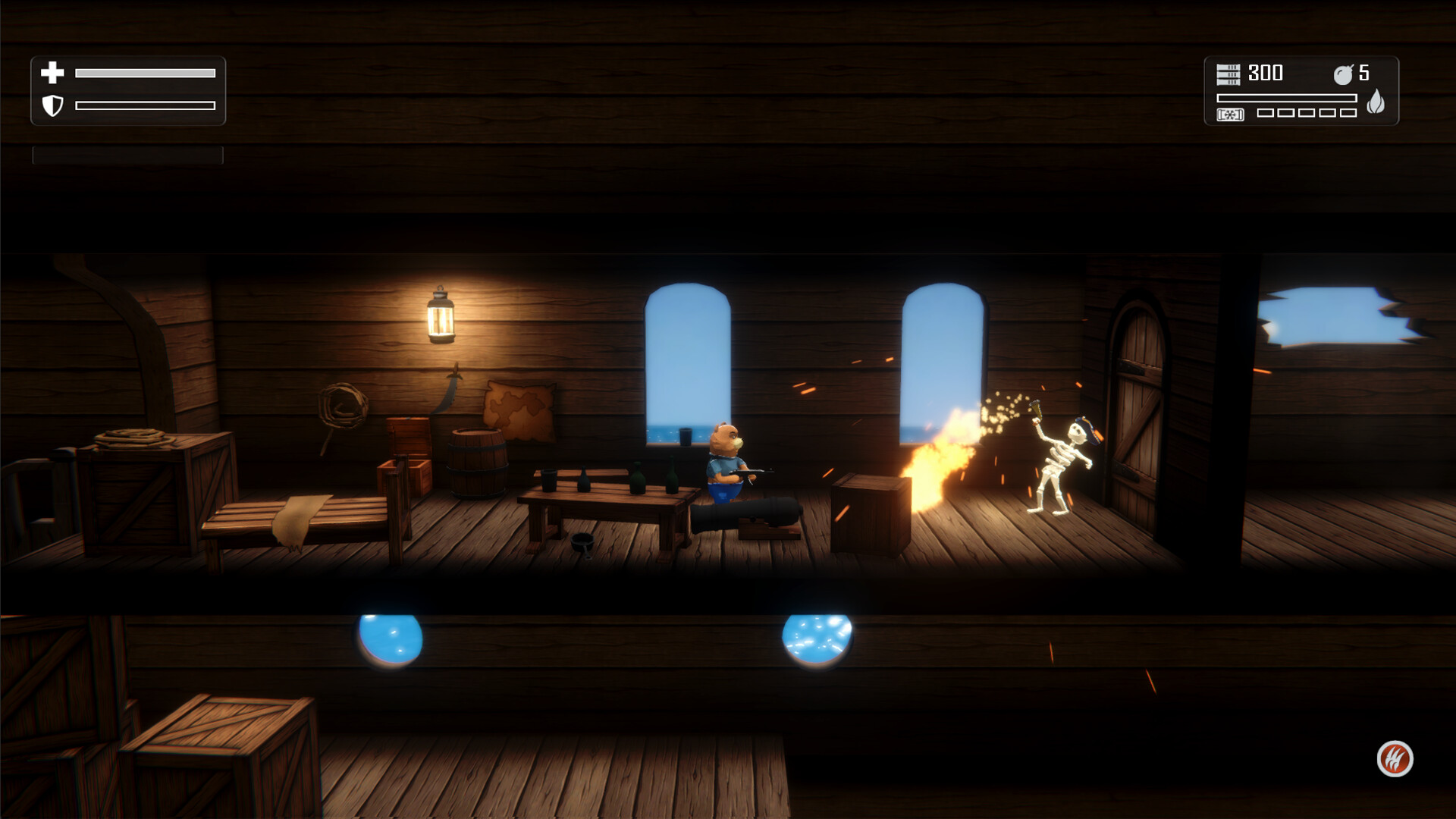Viewport: 1456px width, 819px height.
Task: Click the lantern hanging from the ceiling
Action: click(441, 316)
